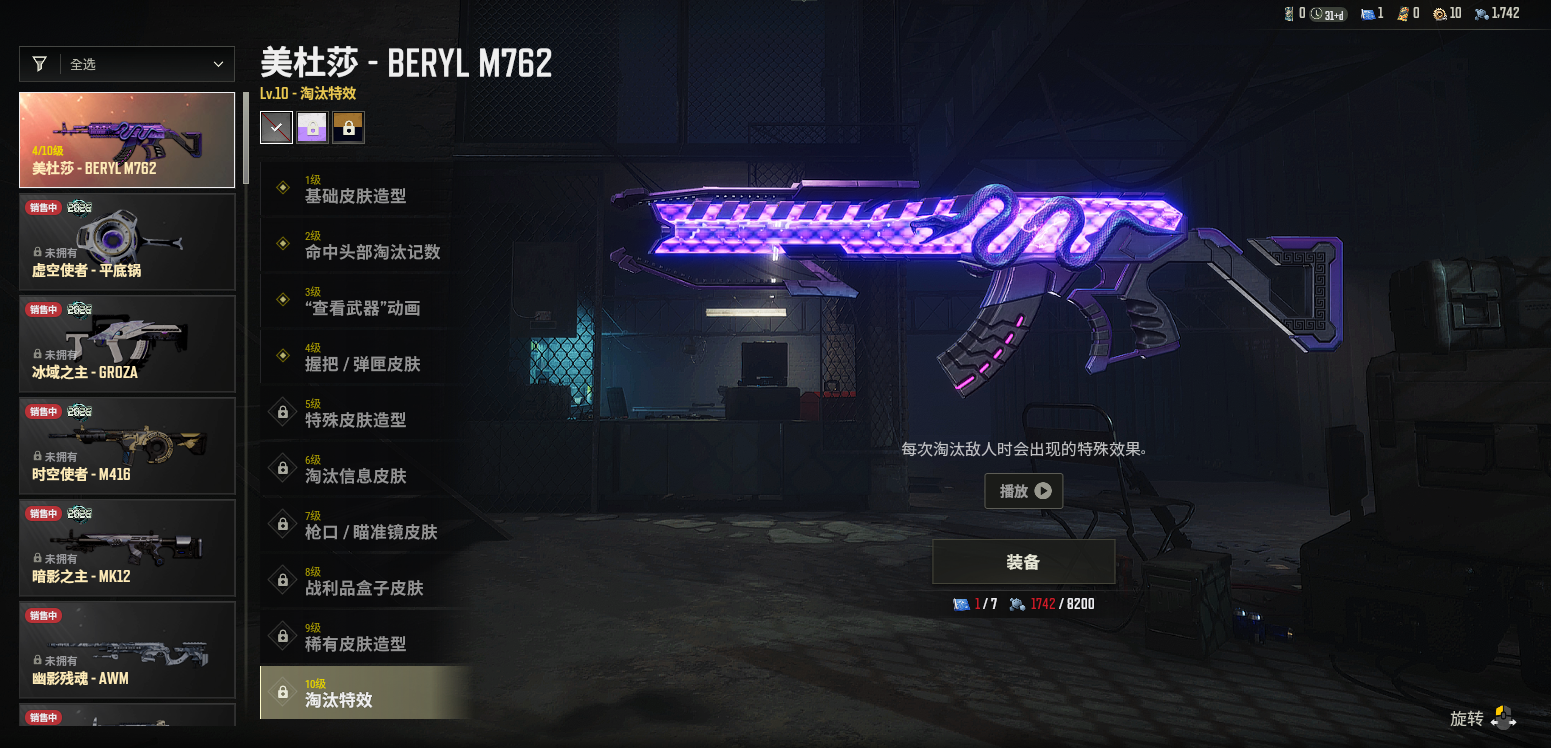Select the 冰域之主 - GROZA skin

pos(127,344)
